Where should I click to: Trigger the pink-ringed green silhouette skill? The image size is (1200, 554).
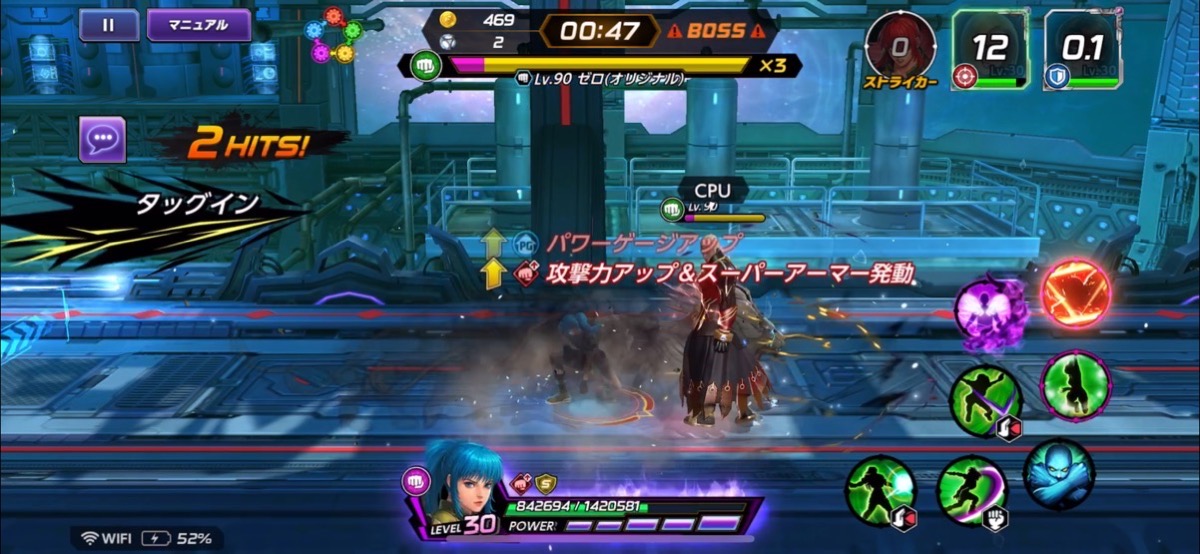(1075, 385)
